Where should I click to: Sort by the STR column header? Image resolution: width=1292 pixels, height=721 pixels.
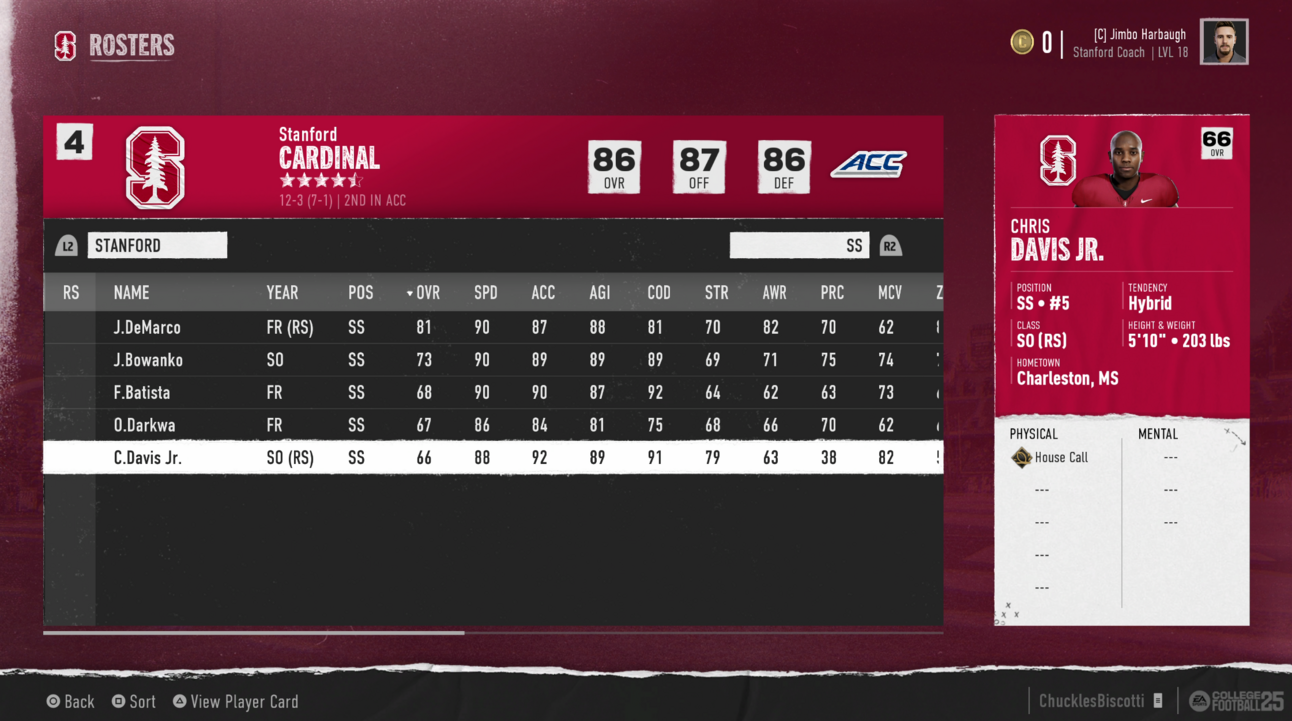tap(716, 293)
